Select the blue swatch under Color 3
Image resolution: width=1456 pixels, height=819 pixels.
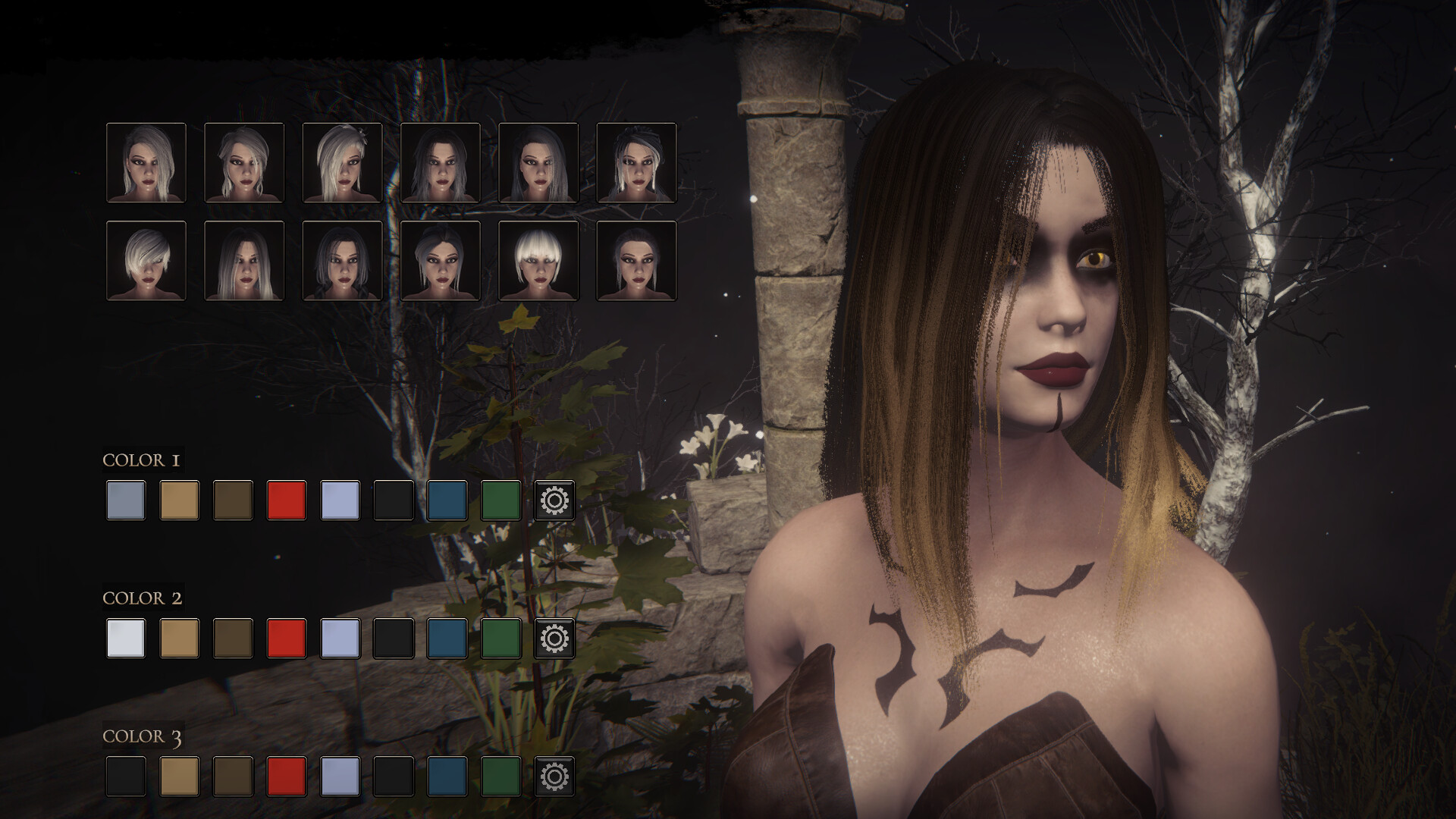(447, 777)
